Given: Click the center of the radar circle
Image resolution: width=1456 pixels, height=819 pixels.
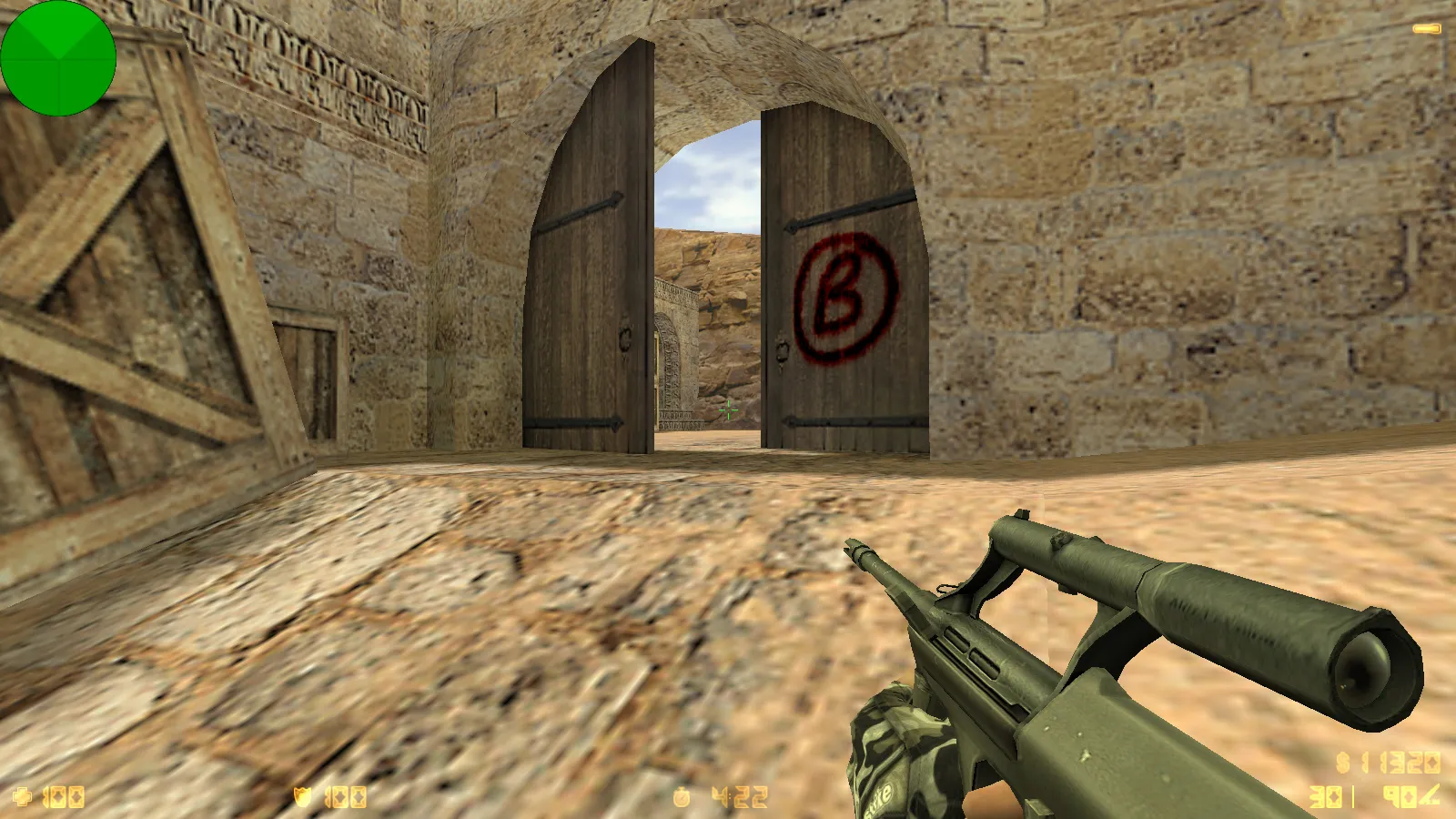Looking at the screenshot, I should 59,59.
